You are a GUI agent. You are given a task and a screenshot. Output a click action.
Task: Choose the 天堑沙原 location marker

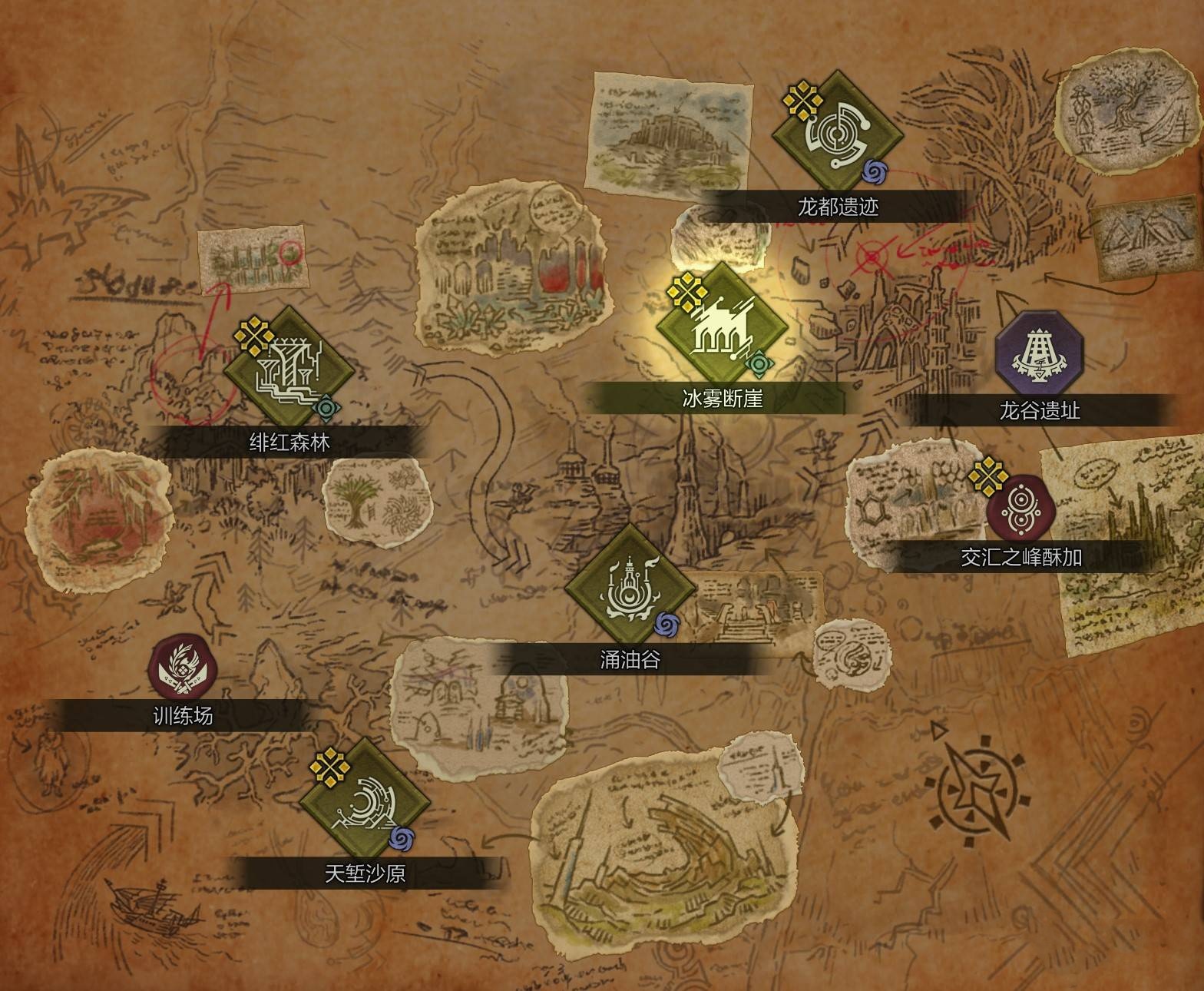coord(365,804)
